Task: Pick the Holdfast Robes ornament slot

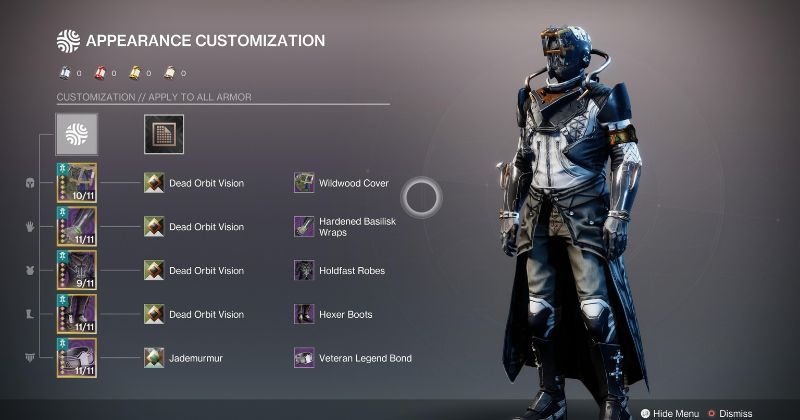Action: (304, 270)
